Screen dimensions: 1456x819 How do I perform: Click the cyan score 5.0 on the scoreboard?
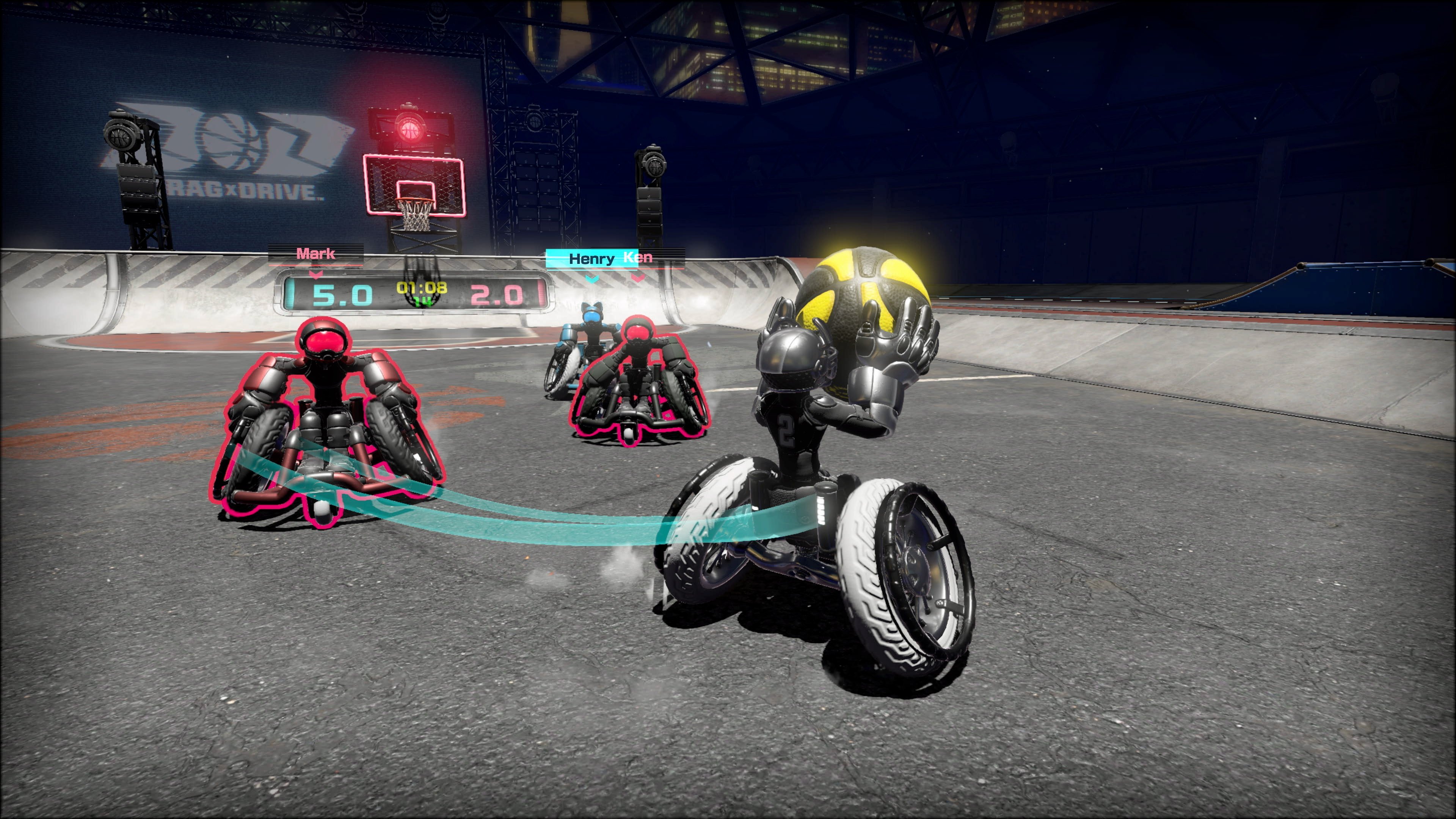click(342, 295)
